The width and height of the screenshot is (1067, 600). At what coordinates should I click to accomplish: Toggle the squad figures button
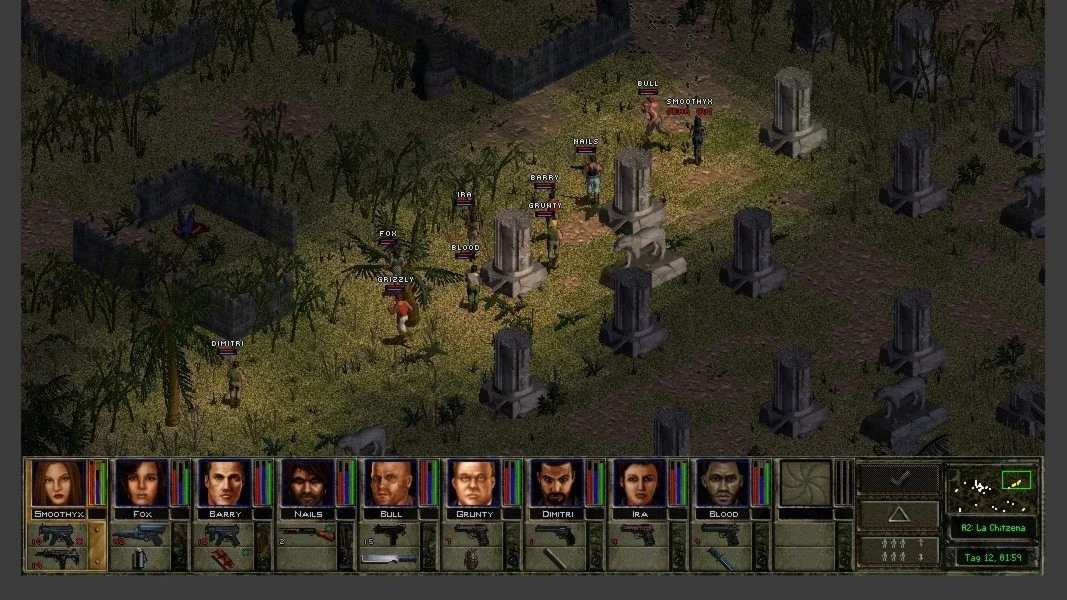point(899,551)
